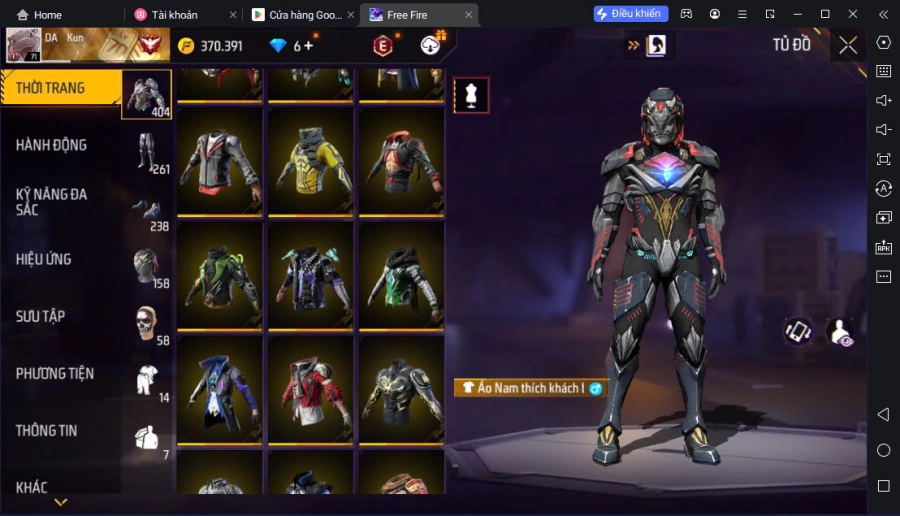Select the red and white jacket item
This screenshot has height=516, width=900.
click(x=310, y=389)
